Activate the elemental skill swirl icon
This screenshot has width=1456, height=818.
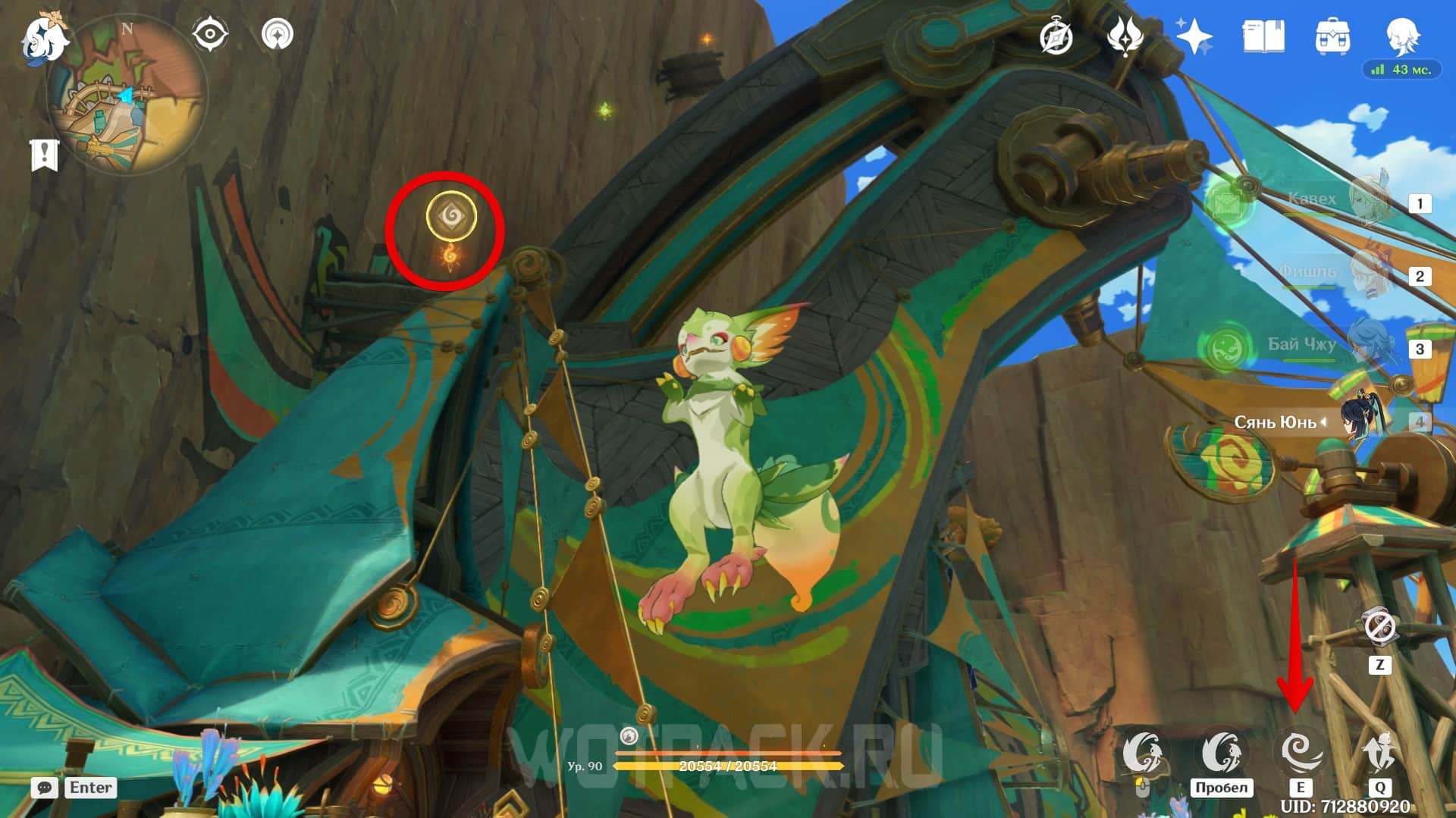(1300, 752)
